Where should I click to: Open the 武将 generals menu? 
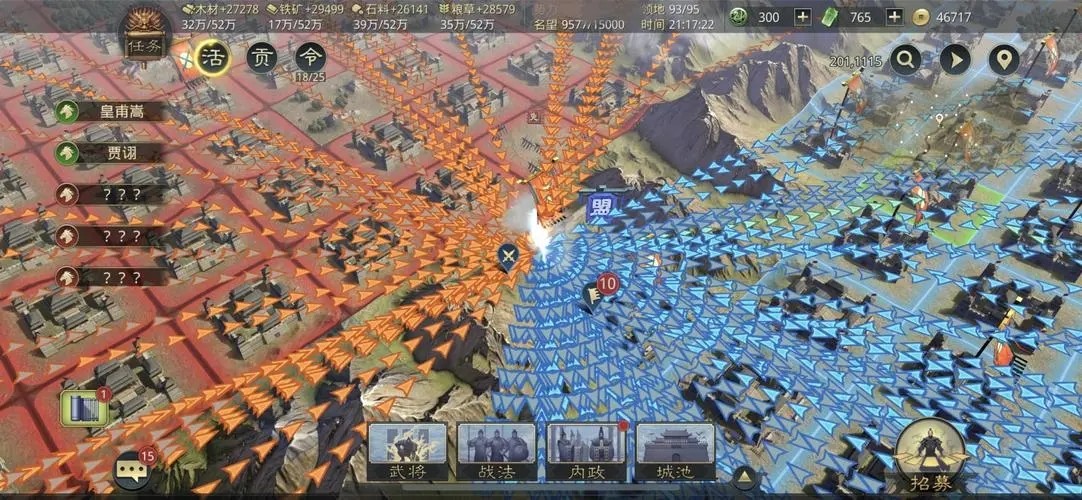click(x=407, y=452)
